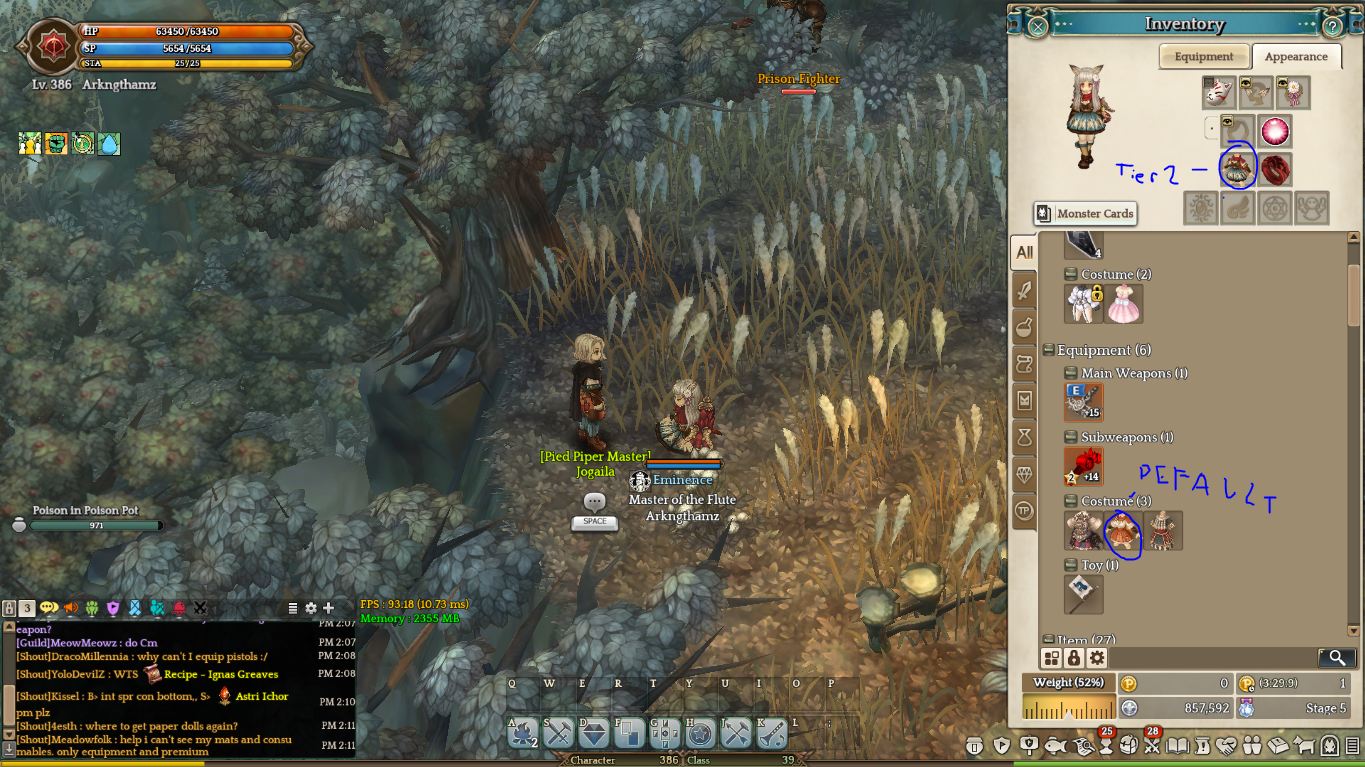Collapse the Equipment (6) category
Image resolution: width=1365 pixels, height=767 pixels.
(x=1048, y=350)
